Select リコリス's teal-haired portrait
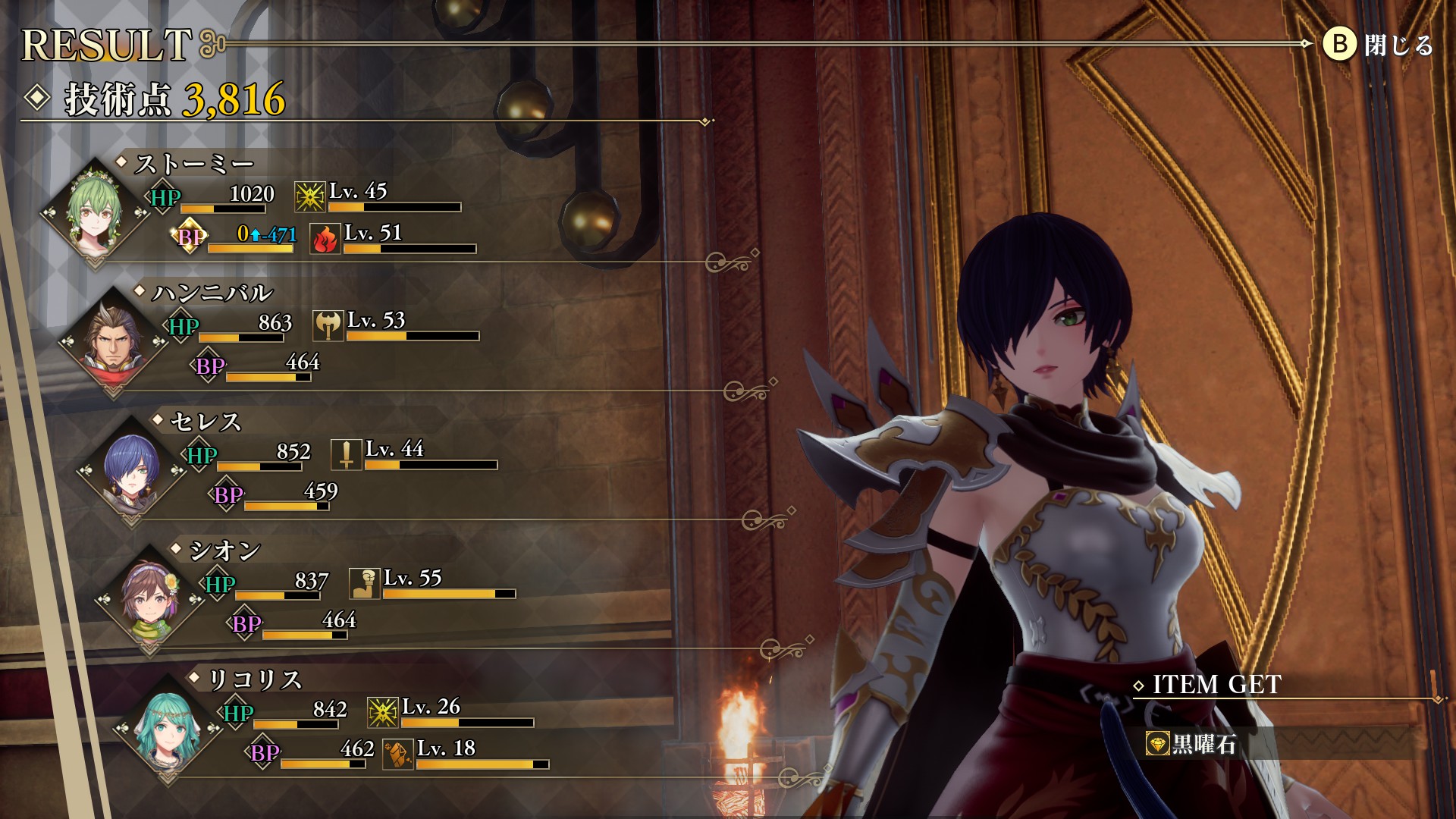The width and height of the screenshot is (1456, 819). tap(168, 727)
